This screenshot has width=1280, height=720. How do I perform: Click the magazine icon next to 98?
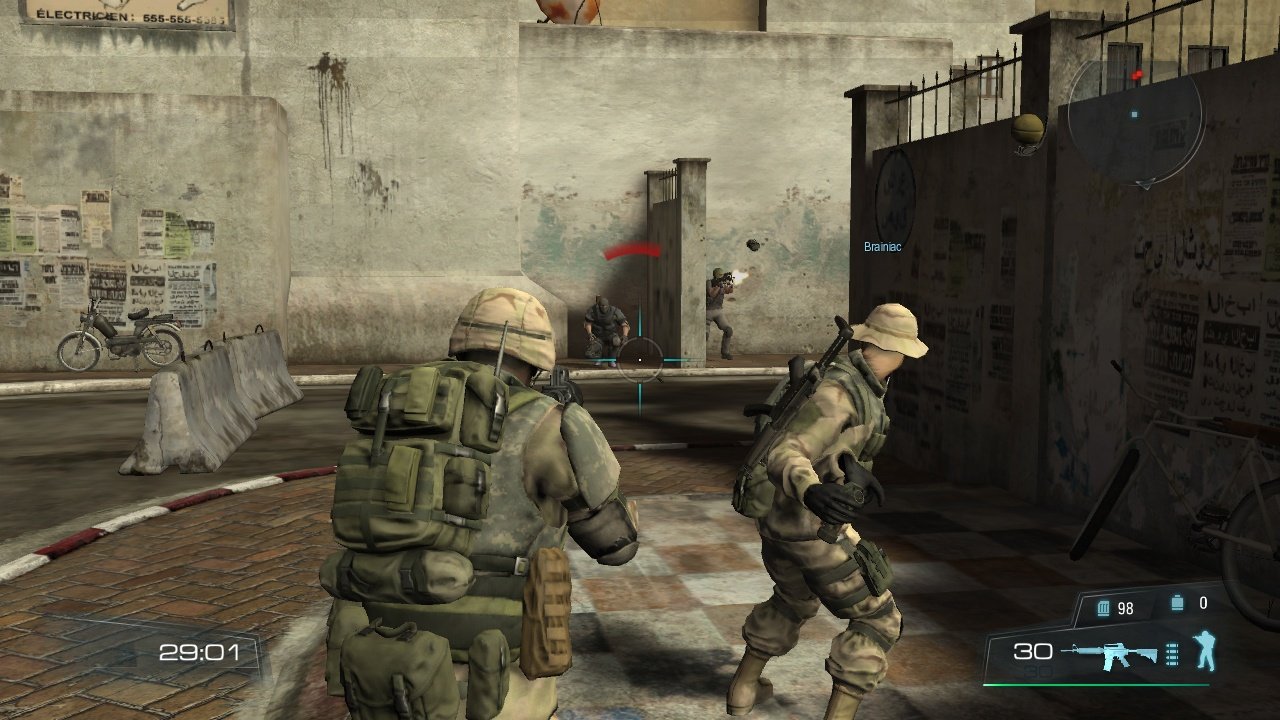click(x=1103, y=608)
